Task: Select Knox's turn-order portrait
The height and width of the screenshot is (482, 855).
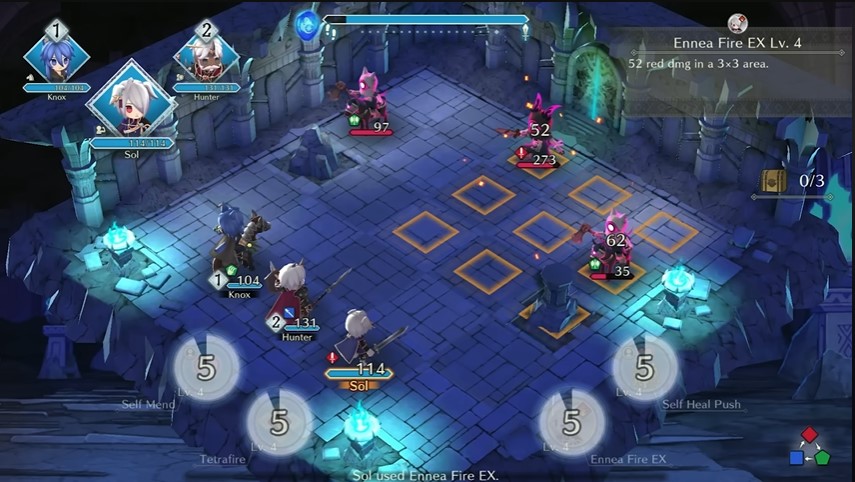Action: pyautogui.click(x=56, y=58)
